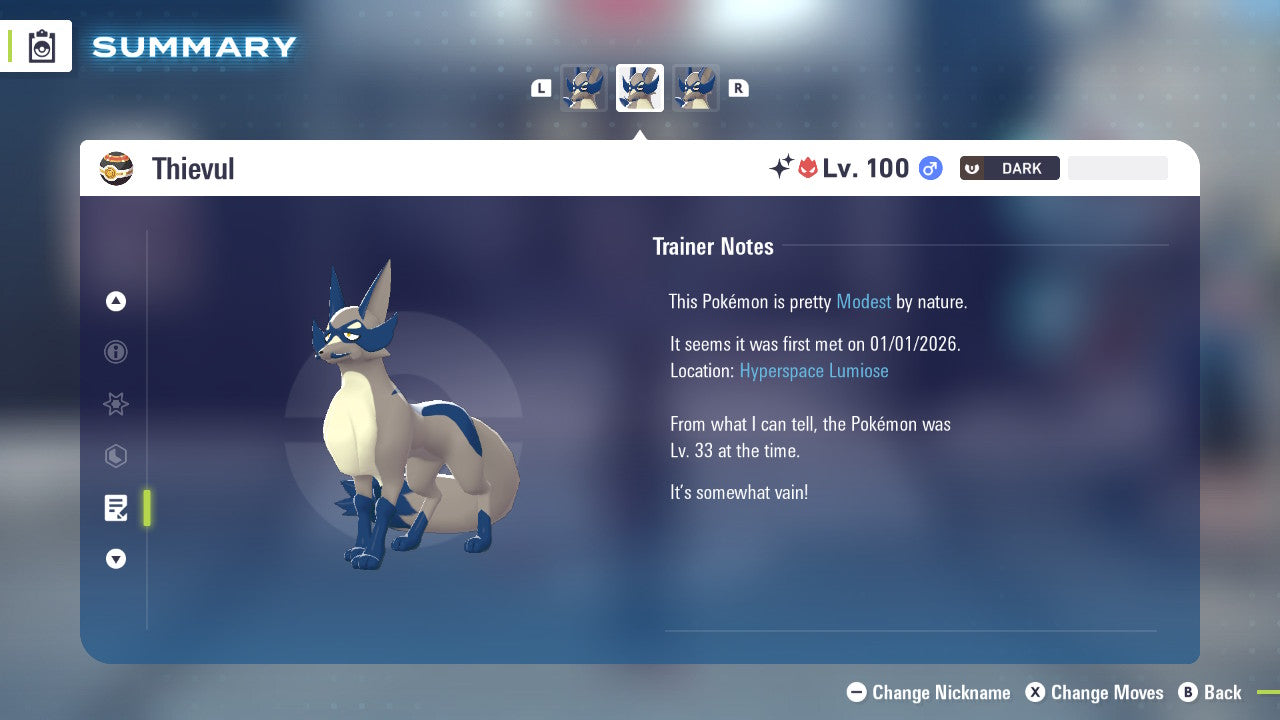
Task: Click the DARK type badge
Action: pyautogui.click(x=1009, y=168)
